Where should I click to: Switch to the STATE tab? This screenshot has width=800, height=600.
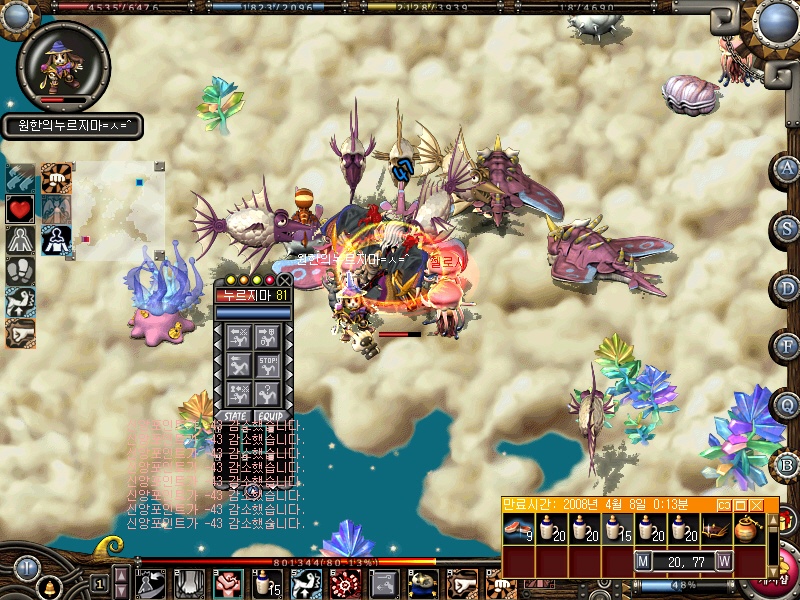click(x=235, y=416)
